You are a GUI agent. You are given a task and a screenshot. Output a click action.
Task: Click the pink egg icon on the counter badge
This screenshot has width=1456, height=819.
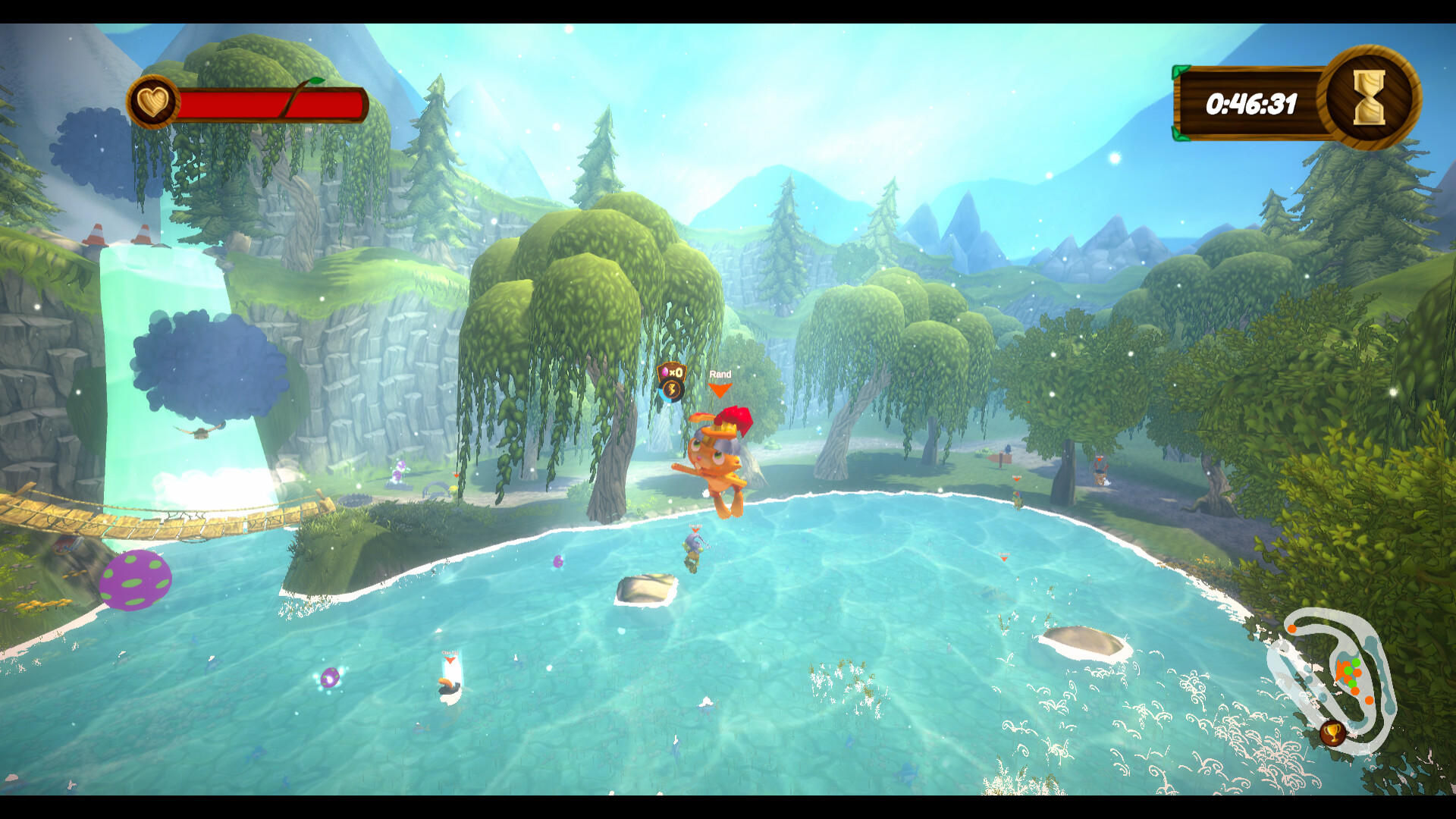point(665,372)
